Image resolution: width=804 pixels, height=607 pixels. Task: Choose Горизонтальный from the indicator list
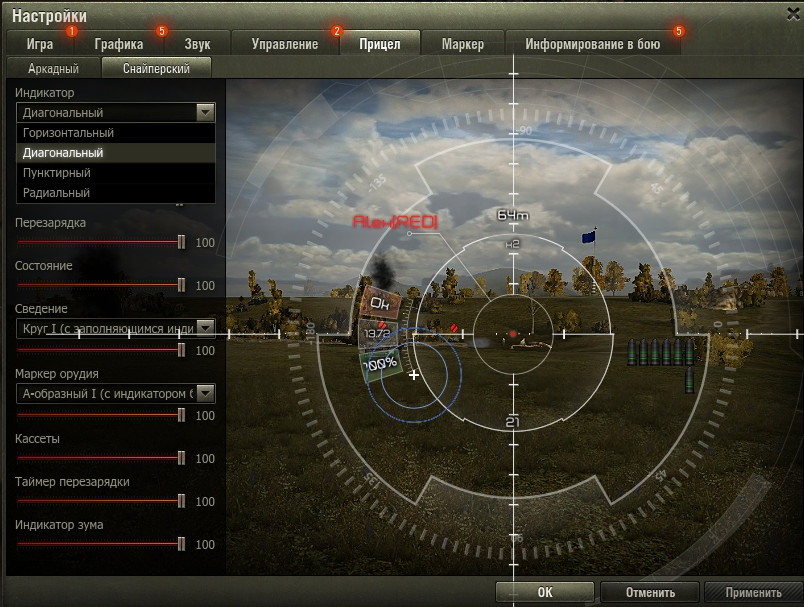tap(68, 133)
